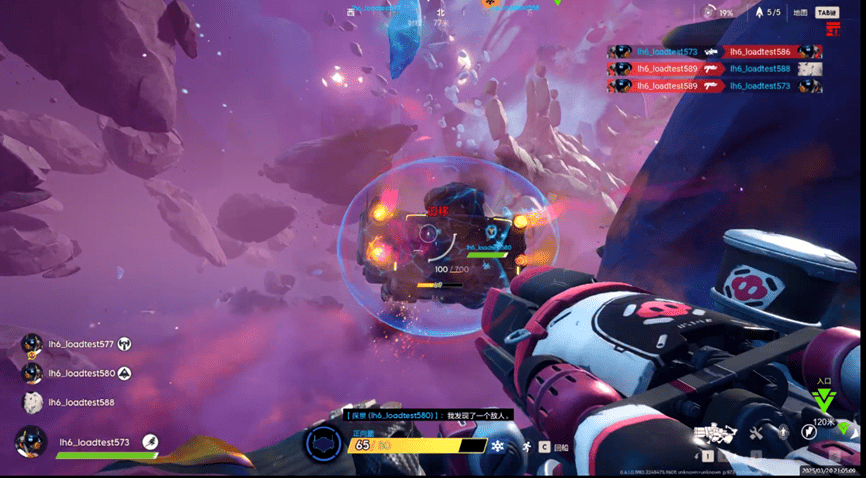Open the map via the 地图 label

tap(800, 13)
